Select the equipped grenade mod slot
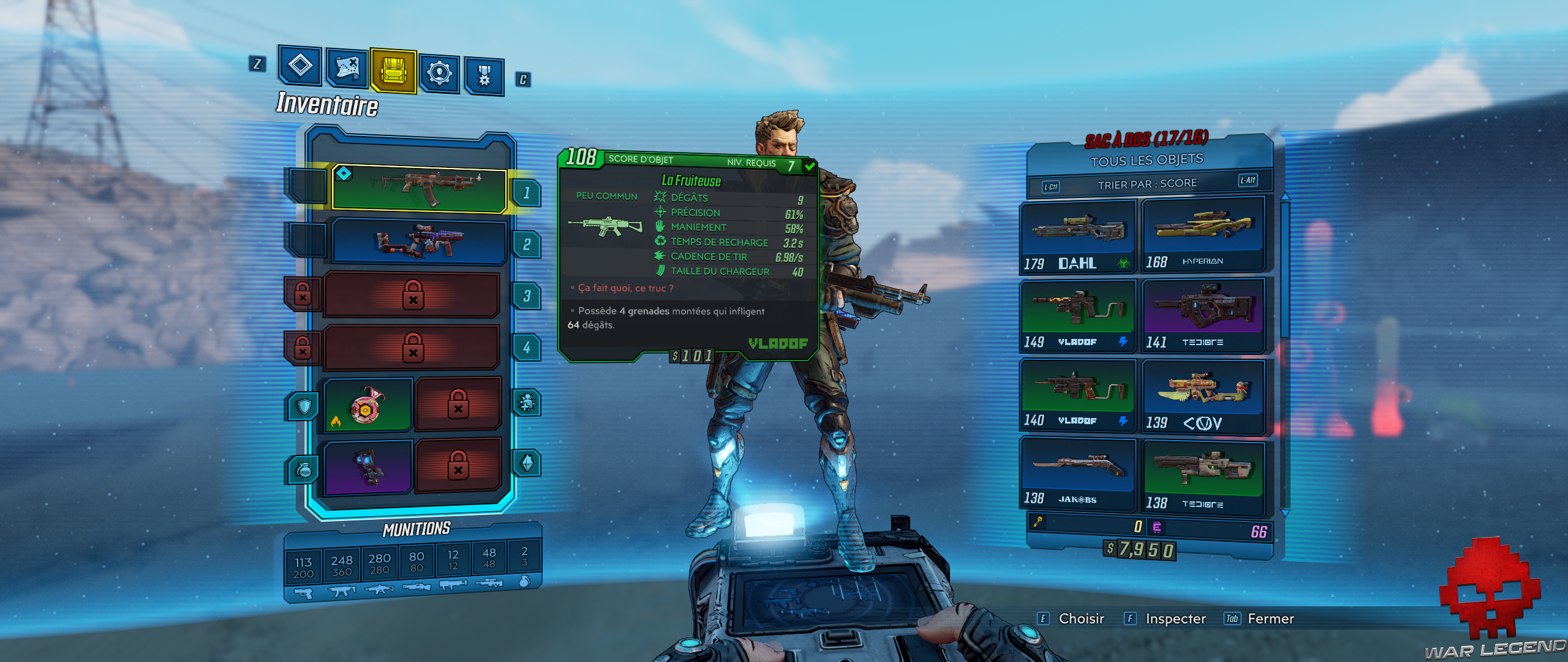The height and width of the screenshot is (662, 1568). coord(367,467)
